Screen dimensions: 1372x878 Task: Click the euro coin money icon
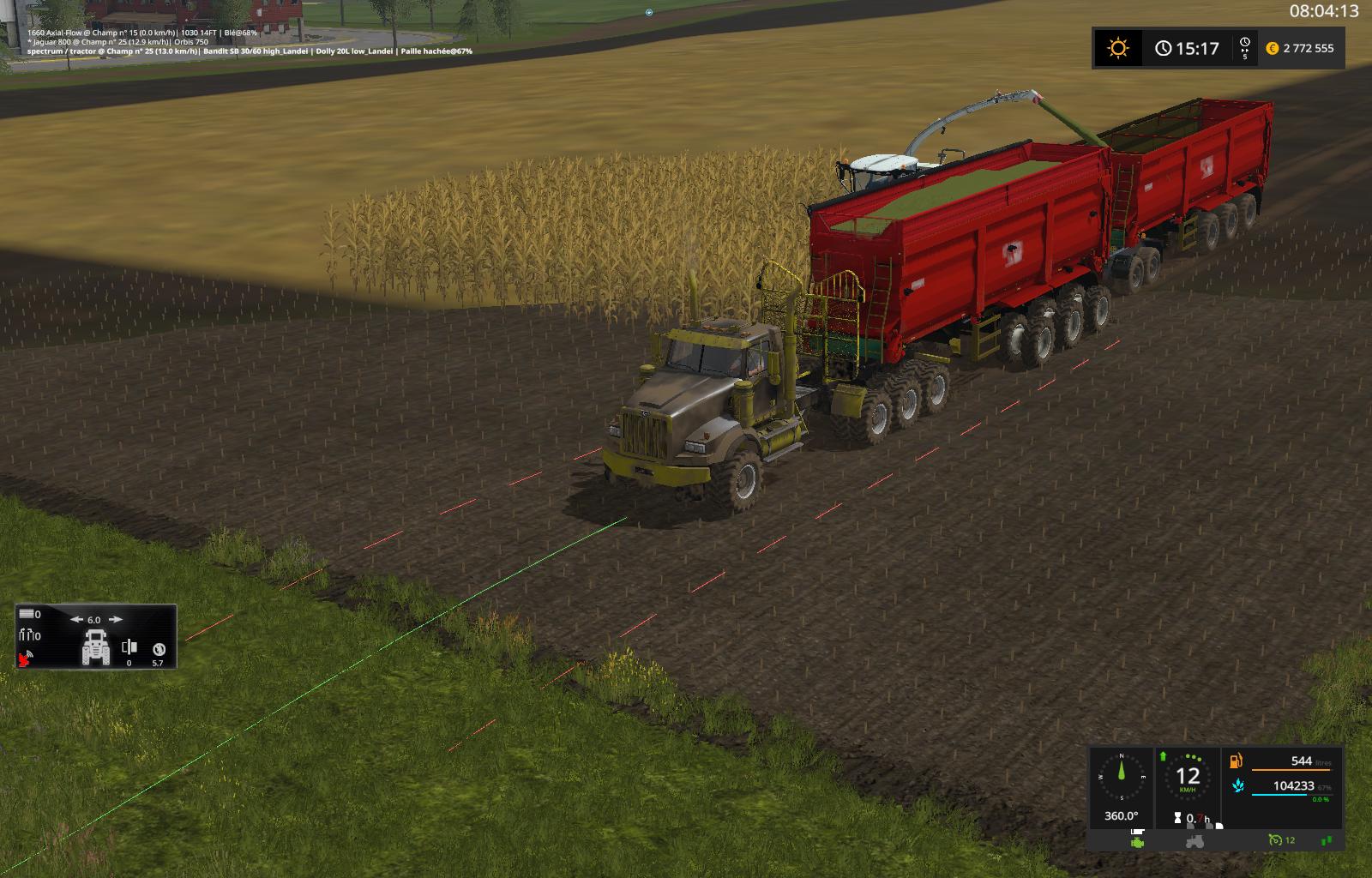(1272, 49)
